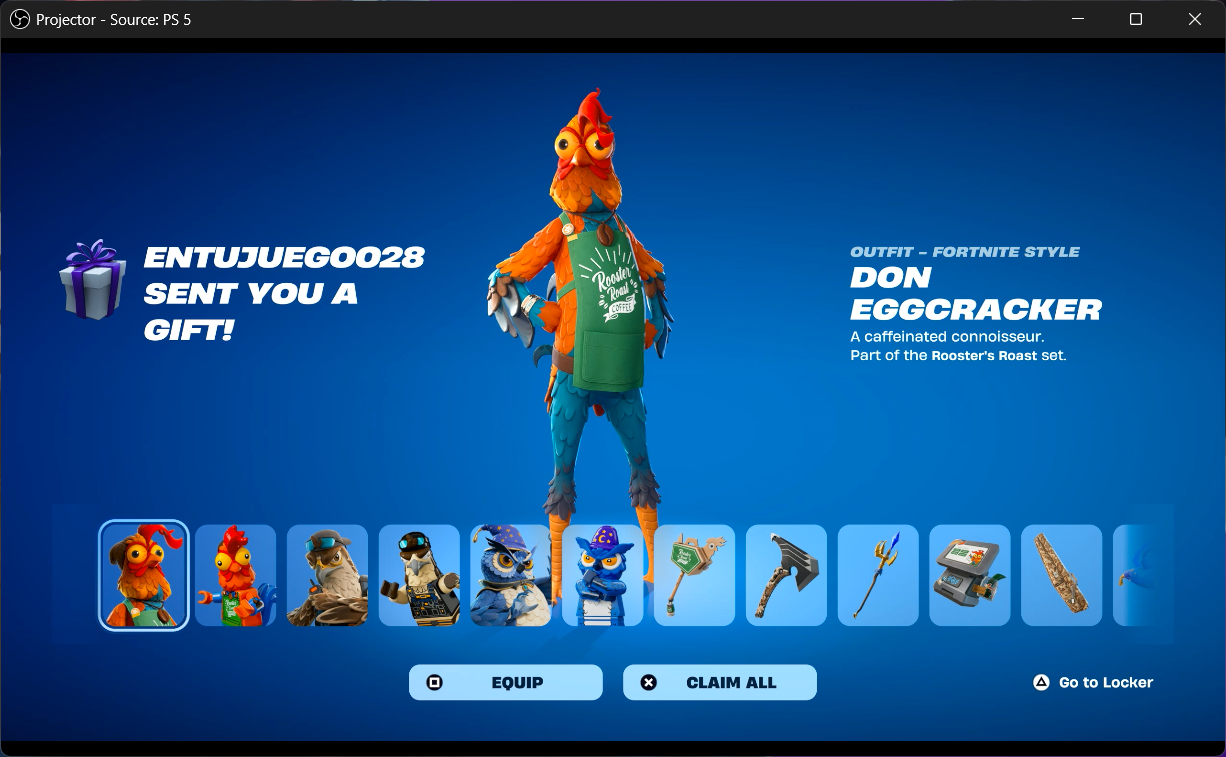The height and width of the screenshot is (757, 1226).
Task: Claim all gifted items
Action: (719, 683)
